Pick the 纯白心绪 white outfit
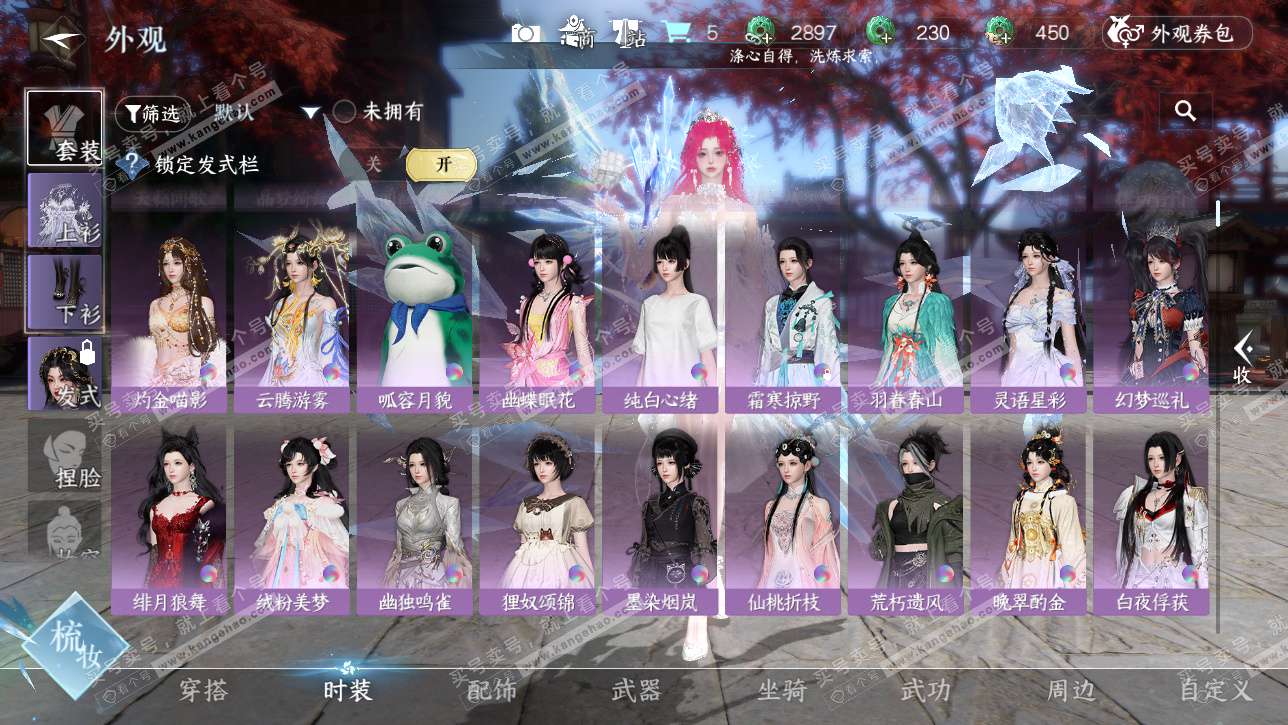Viewport: 1288px width, 725px height. pos(659,316)
